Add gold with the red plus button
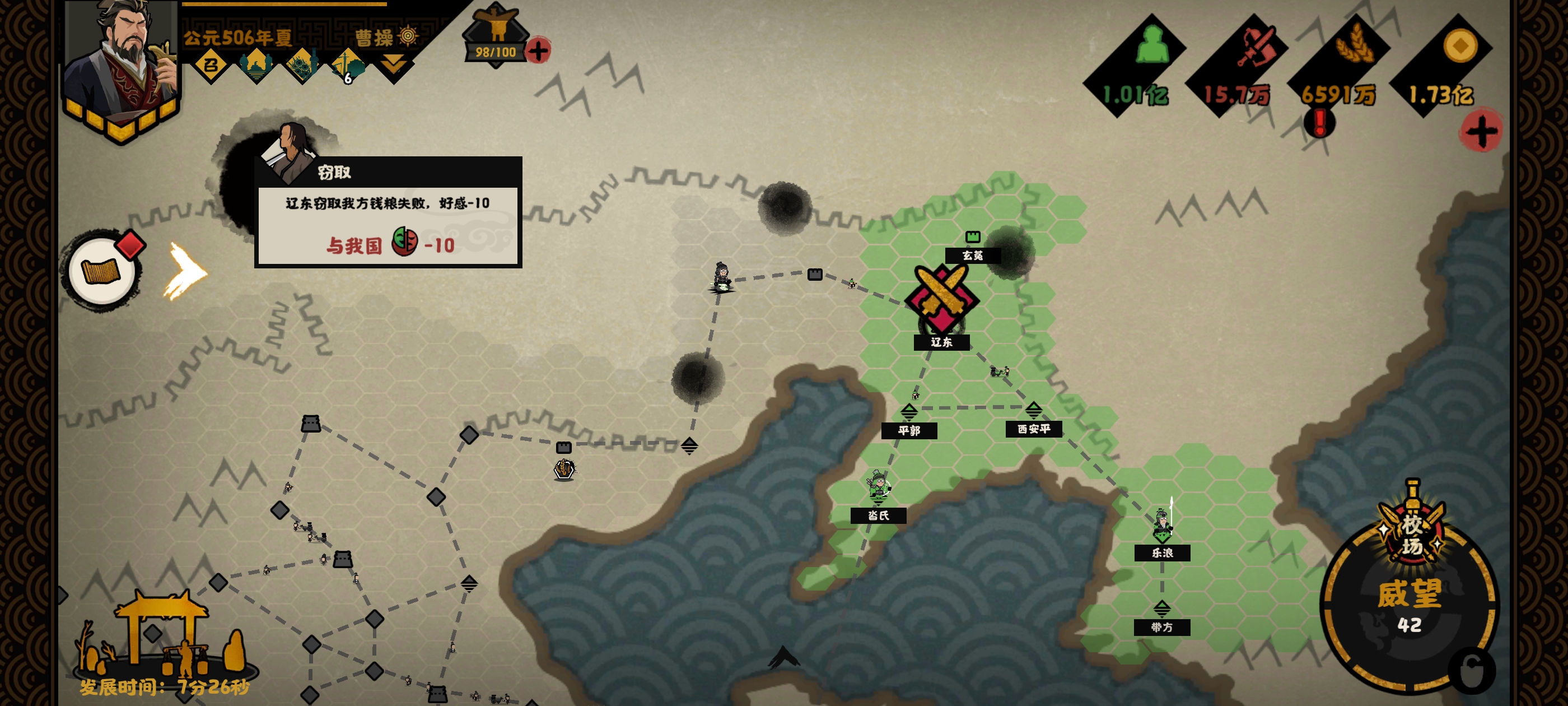Viewport: 1568px width, 706px height. (x=1481, y=131)
